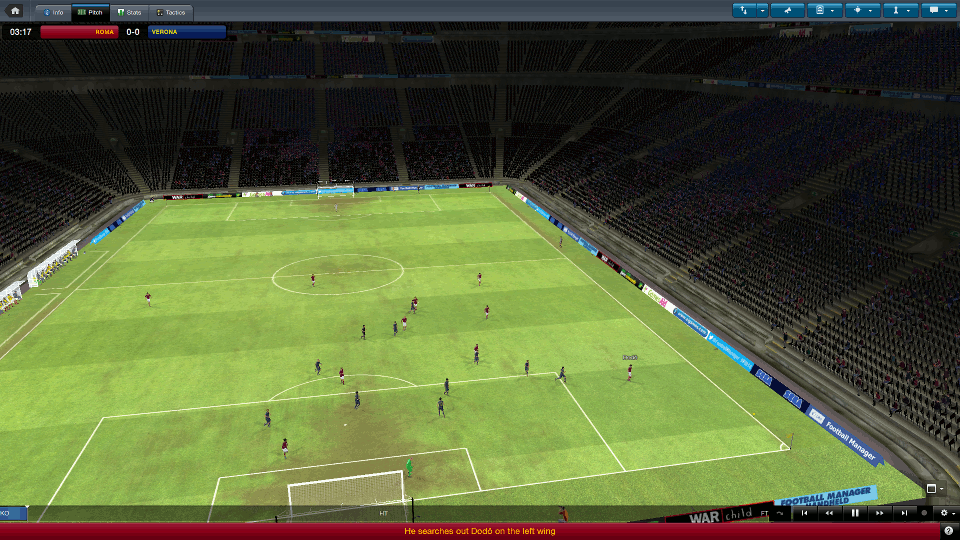
Task: Skip back to the highlight start
Action: tap(804, 513)
